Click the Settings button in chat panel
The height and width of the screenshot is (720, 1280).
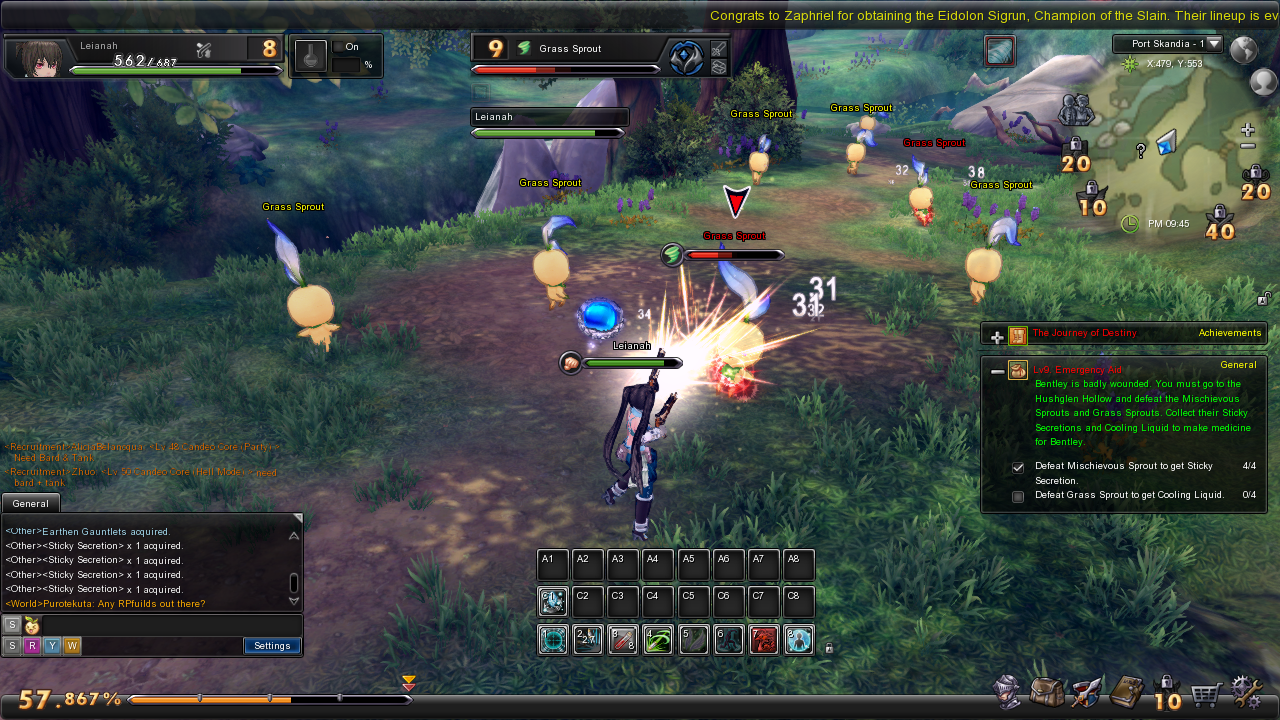(x=272, y=646)
